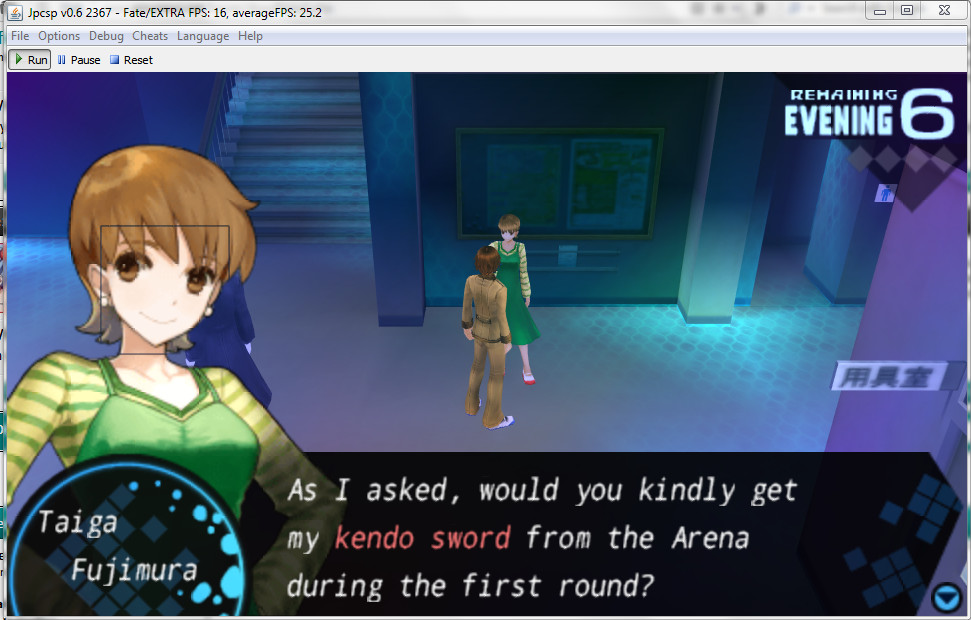971x620 pixels.
Task: Open the Help menu
Action: pos(250,36)
